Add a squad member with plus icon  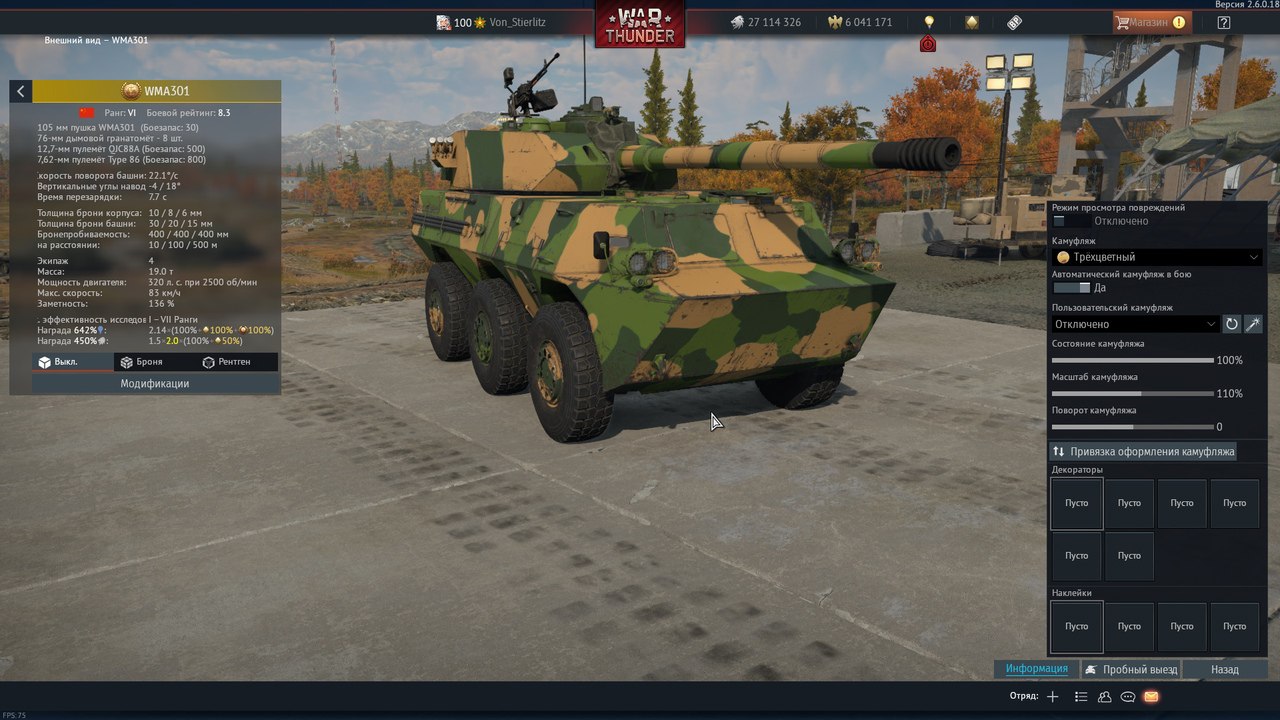[1052, 696]
